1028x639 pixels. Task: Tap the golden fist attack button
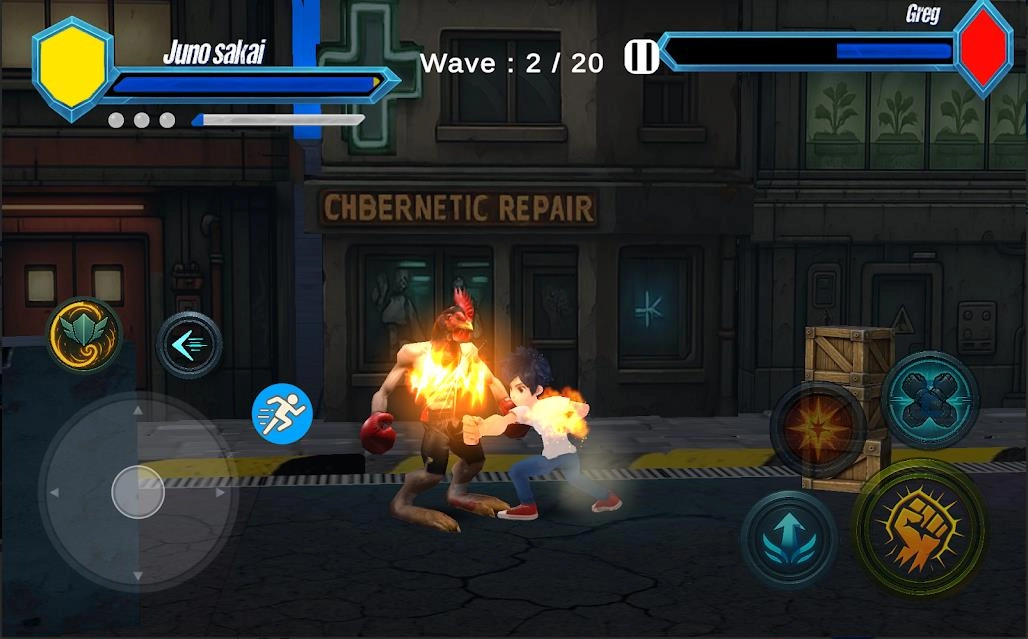[x=920, y=528]
